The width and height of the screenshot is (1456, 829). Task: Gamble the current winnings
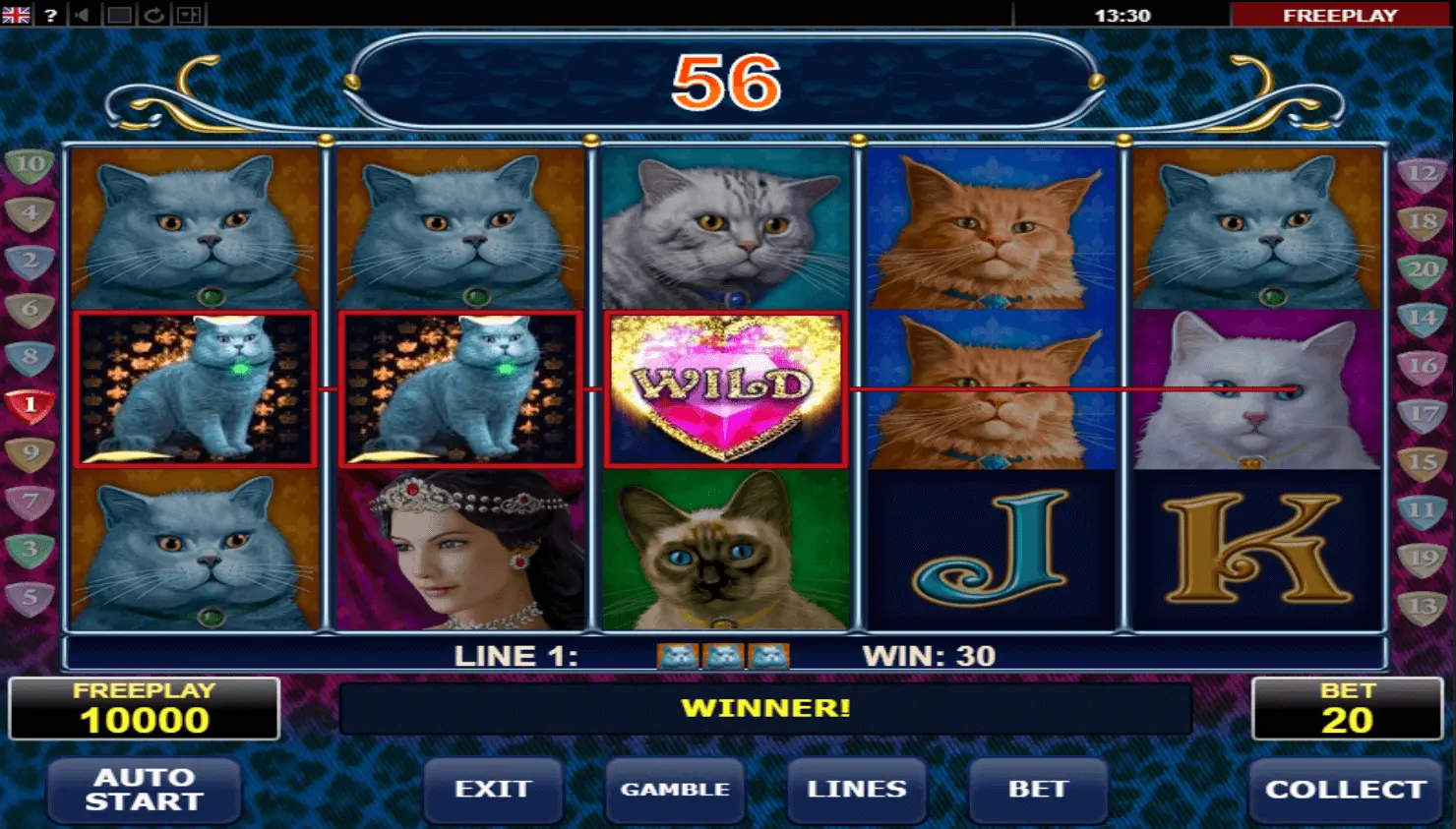click(x=675, y=790)
